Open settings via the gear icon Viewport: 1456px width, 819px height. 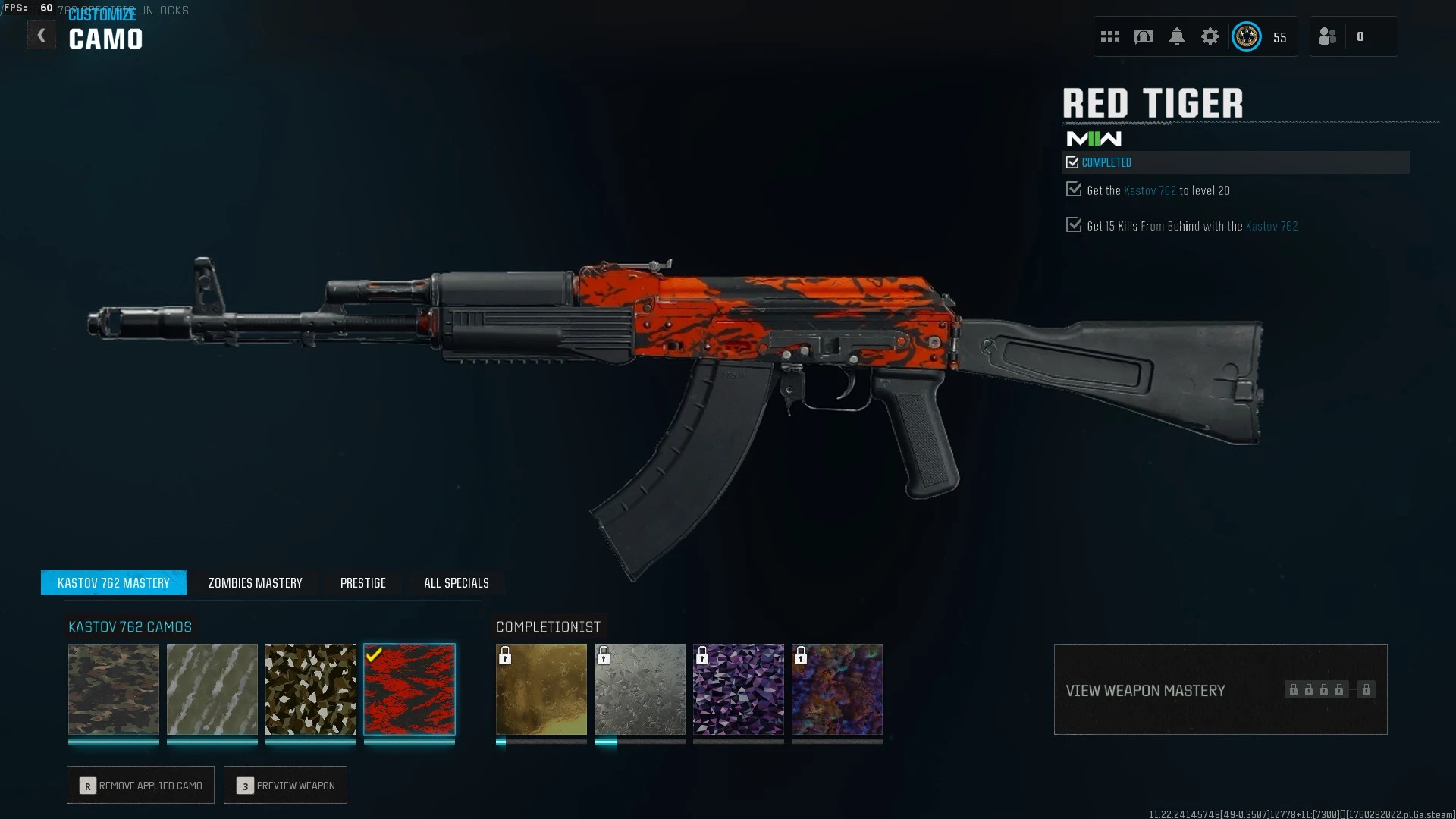(x=1210, y=36)
